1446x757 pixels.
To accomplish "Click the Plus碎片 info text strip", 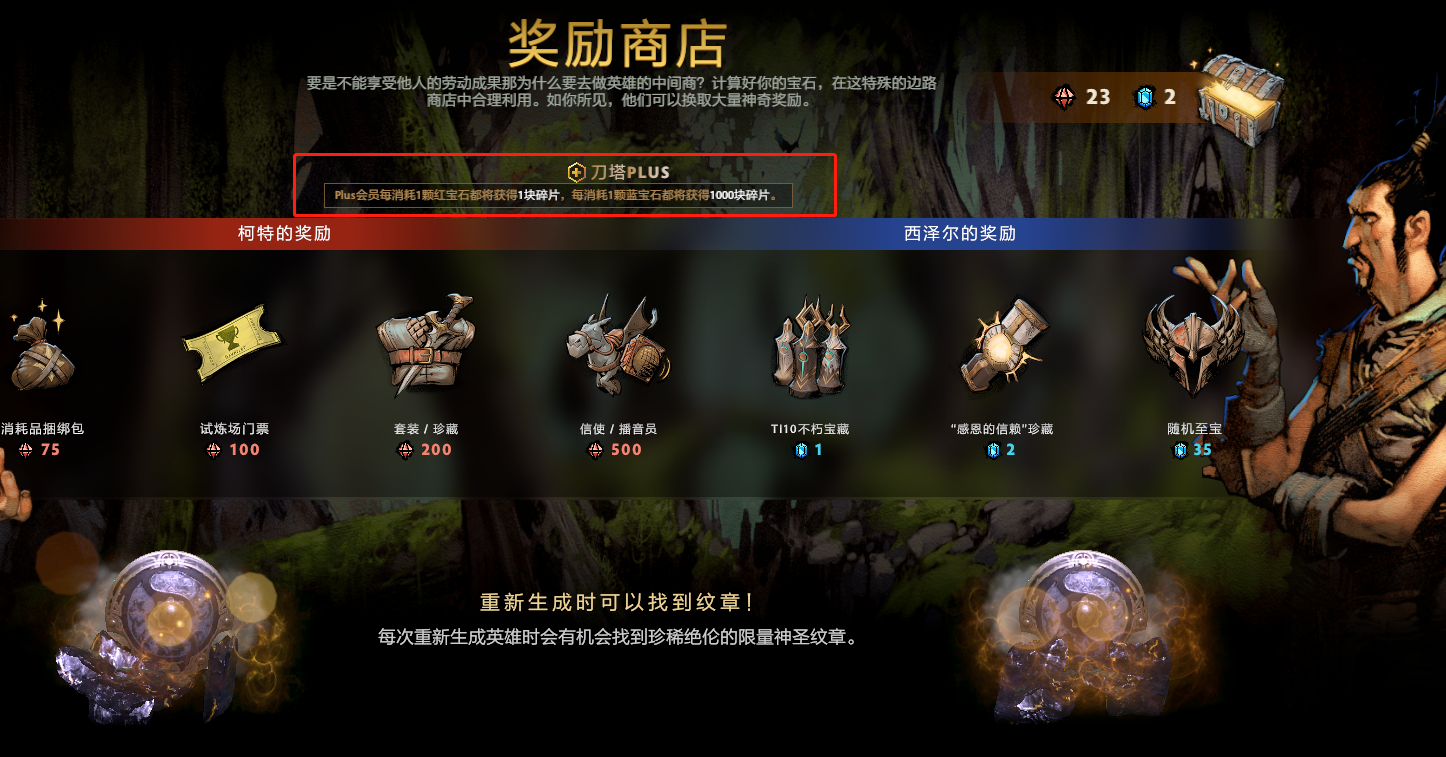I will coord(567,196).
